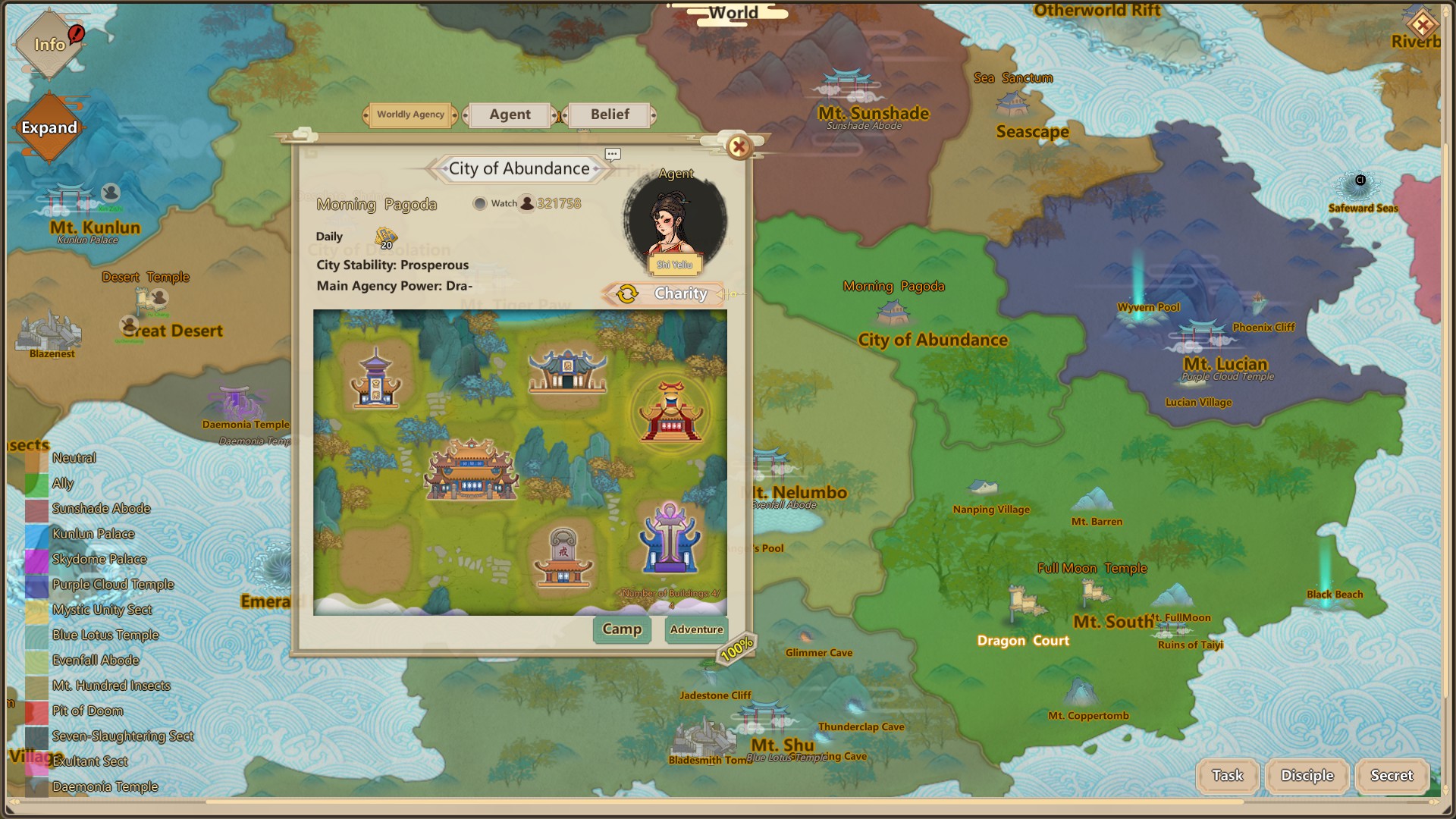Open the Charity refresh icon

click(626, 293)
